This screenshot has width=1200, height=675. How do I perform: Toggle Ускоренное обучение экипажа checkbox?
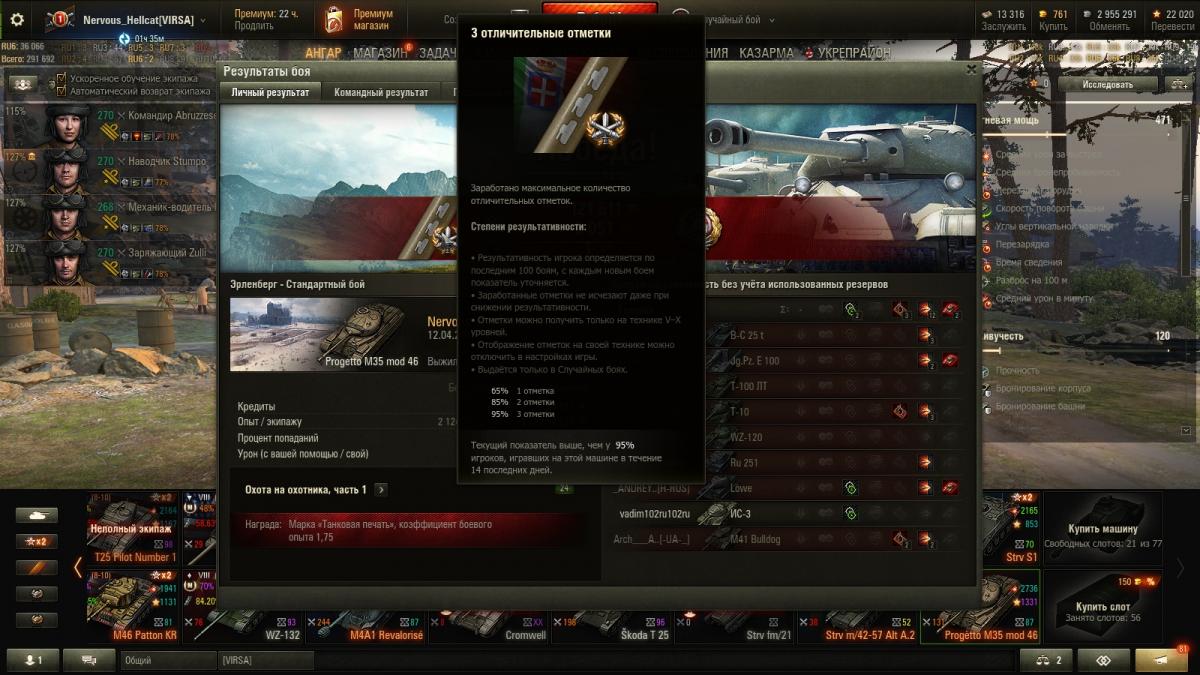point(62,78)
